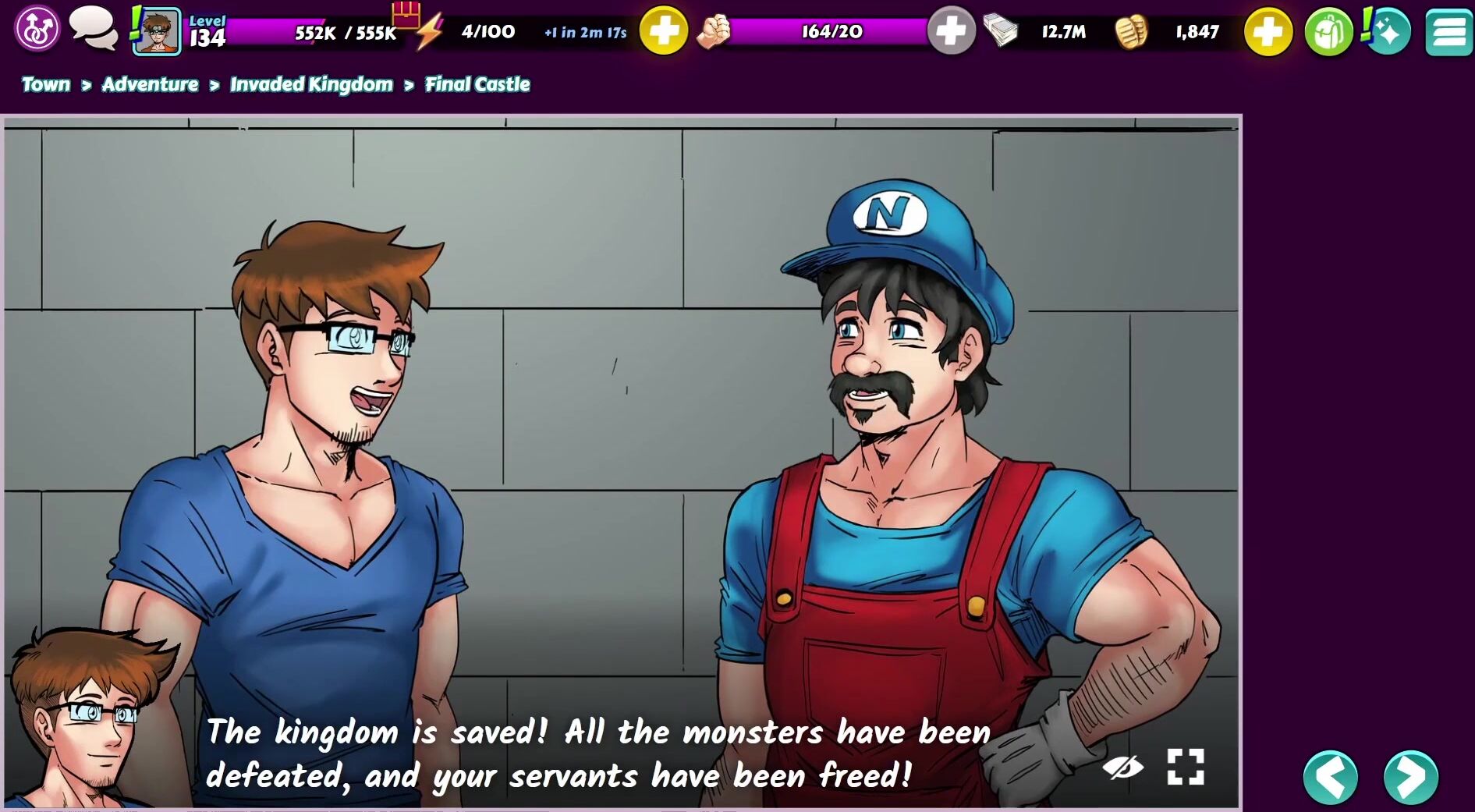Viewport: 1475px width, 812px height.
Task: Select the Final Castle breadcrumb
Action: point(477,84)
